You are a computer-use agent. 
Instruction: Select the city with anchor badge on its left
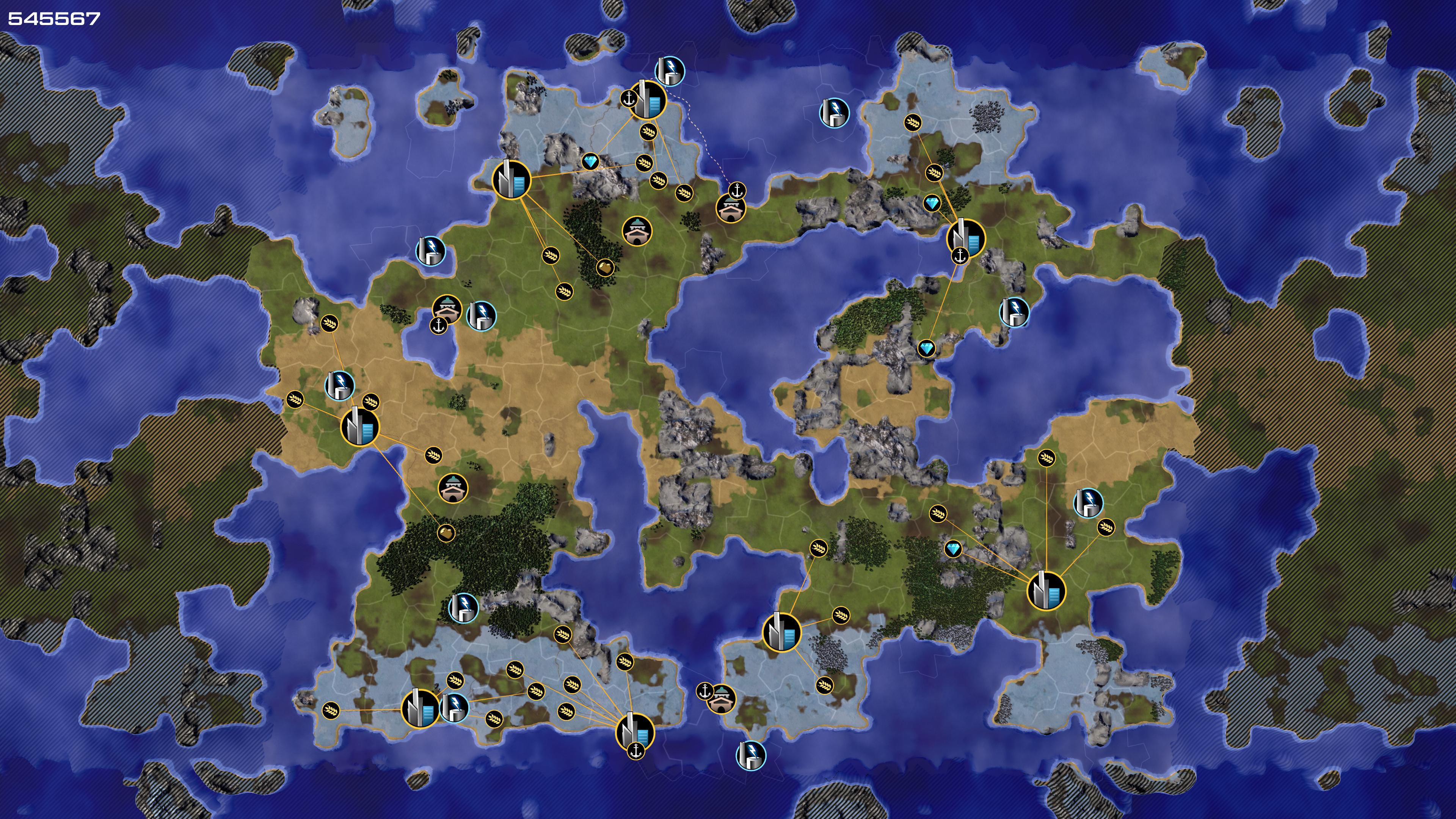pyautogui.click(x=648, y=100)
